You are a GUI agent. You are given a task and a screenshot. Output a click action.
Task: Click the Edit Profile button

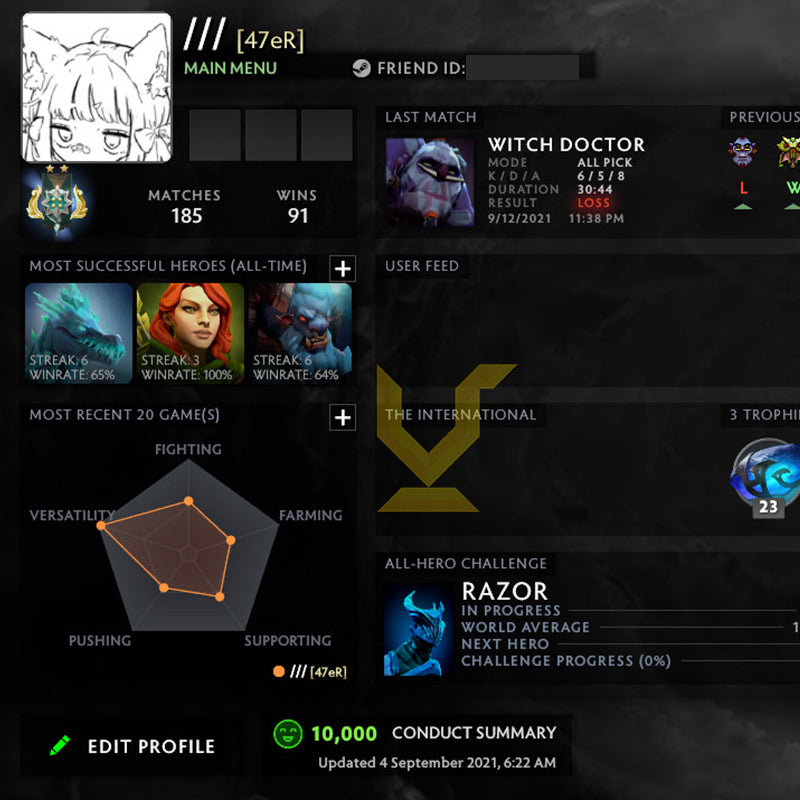132,746
